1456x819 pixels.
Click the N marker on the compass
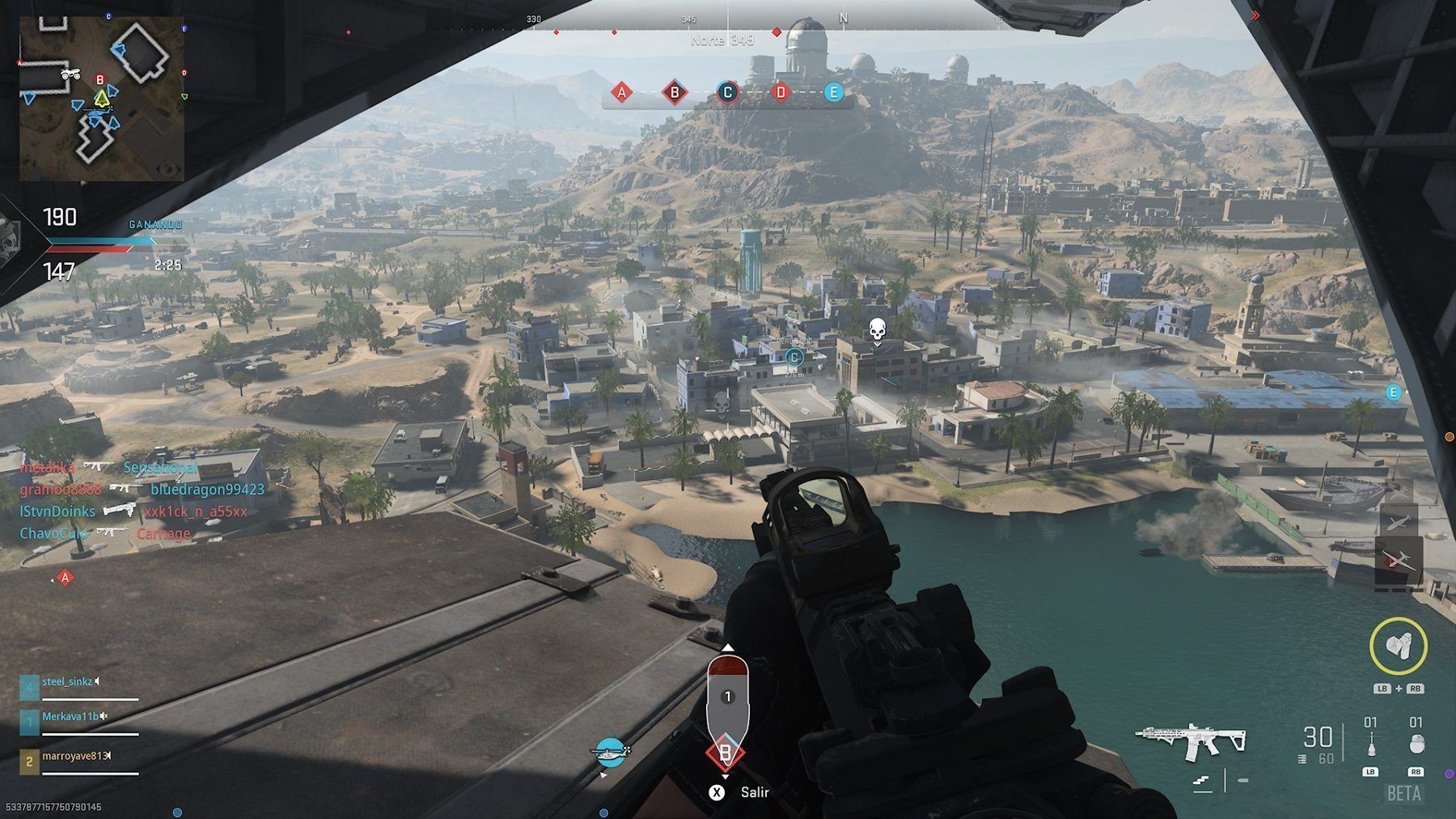coord(844,18)
